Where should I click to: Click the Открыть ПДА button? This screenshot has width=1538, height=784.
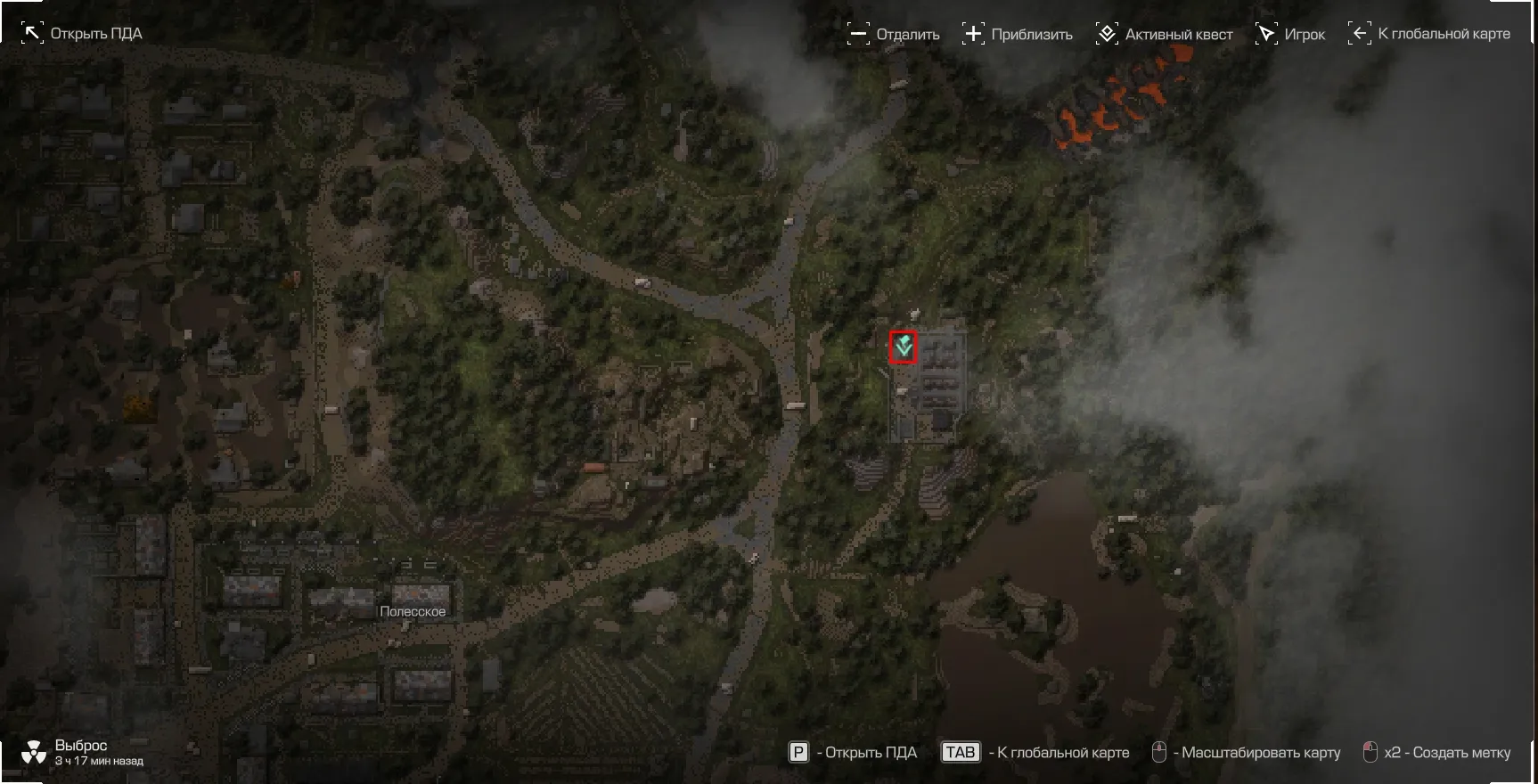point(82,34)
